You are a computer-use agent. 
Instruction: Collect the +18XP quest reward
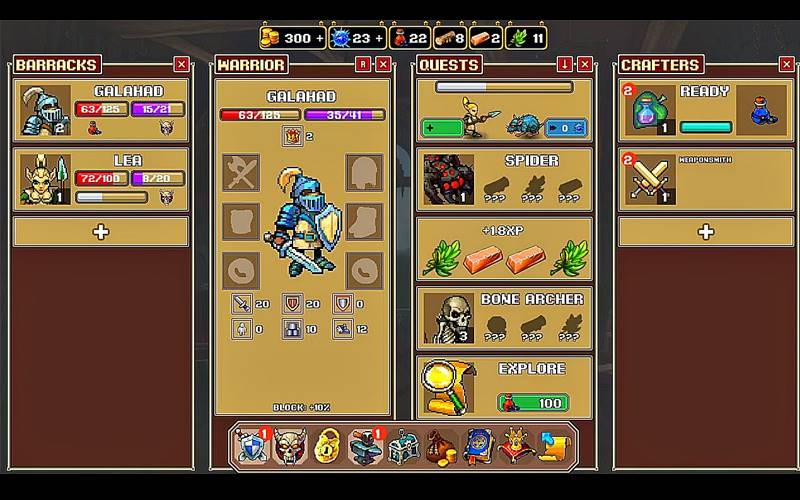504,248
